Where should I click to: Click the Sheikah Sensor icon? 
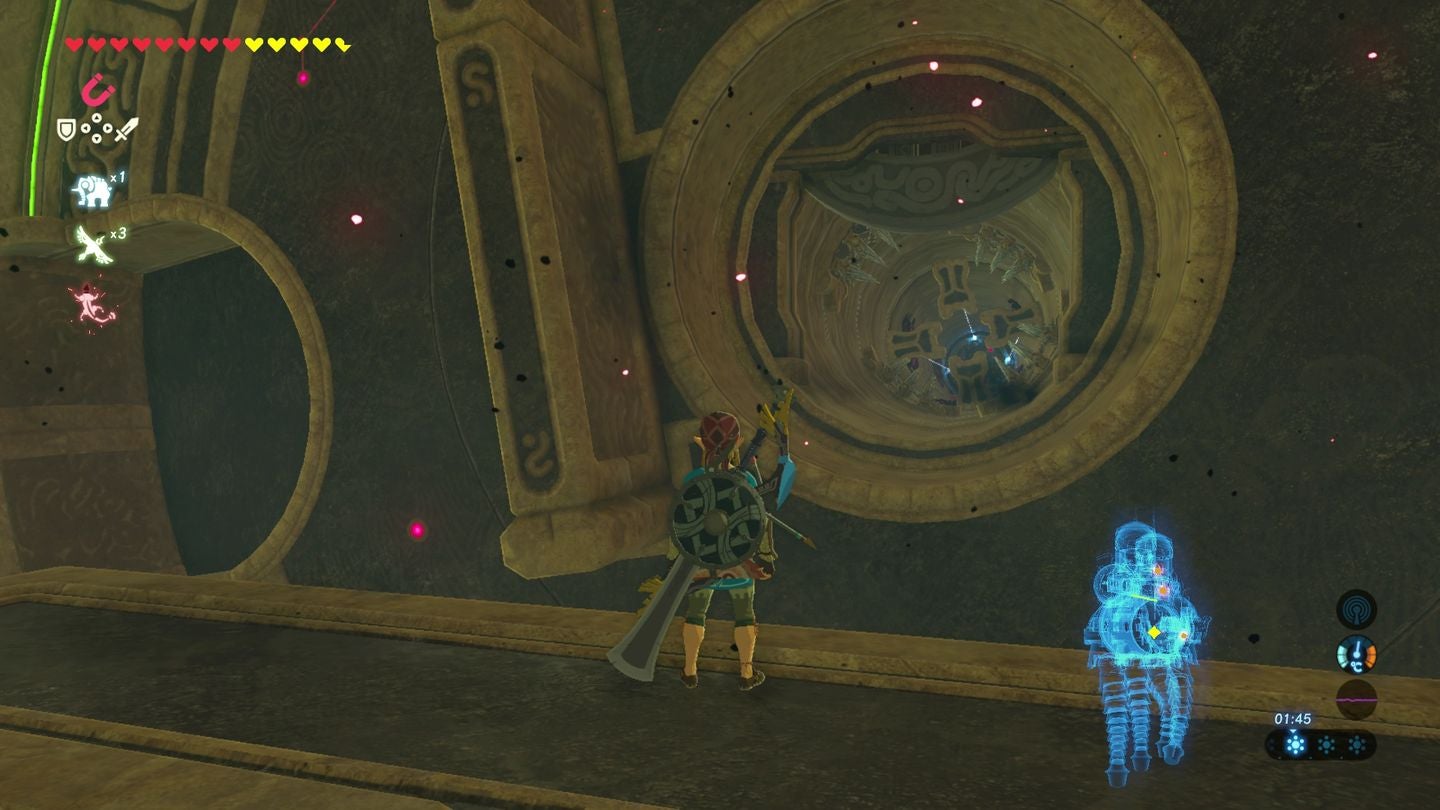point(1356,610)
